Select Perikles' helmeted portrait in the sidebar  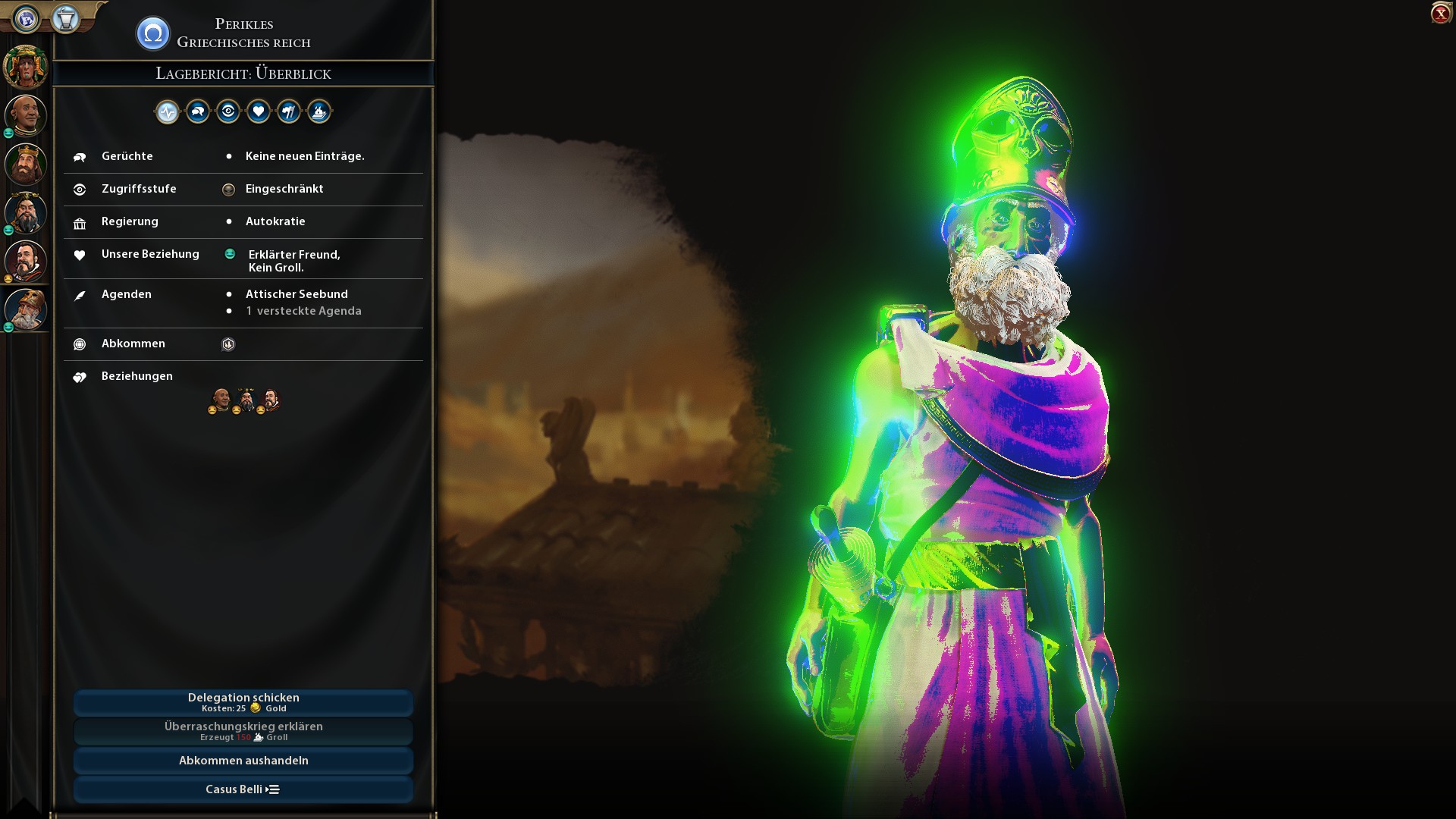[26, 309]
